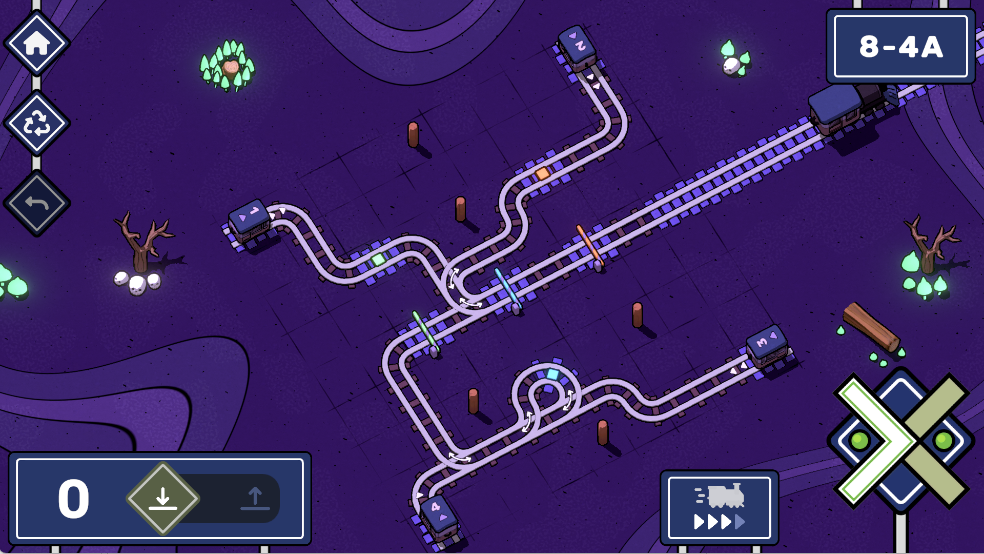Select the download arrow diamond icon
Viewport: 984px width, 554px height.
[163, 498]
